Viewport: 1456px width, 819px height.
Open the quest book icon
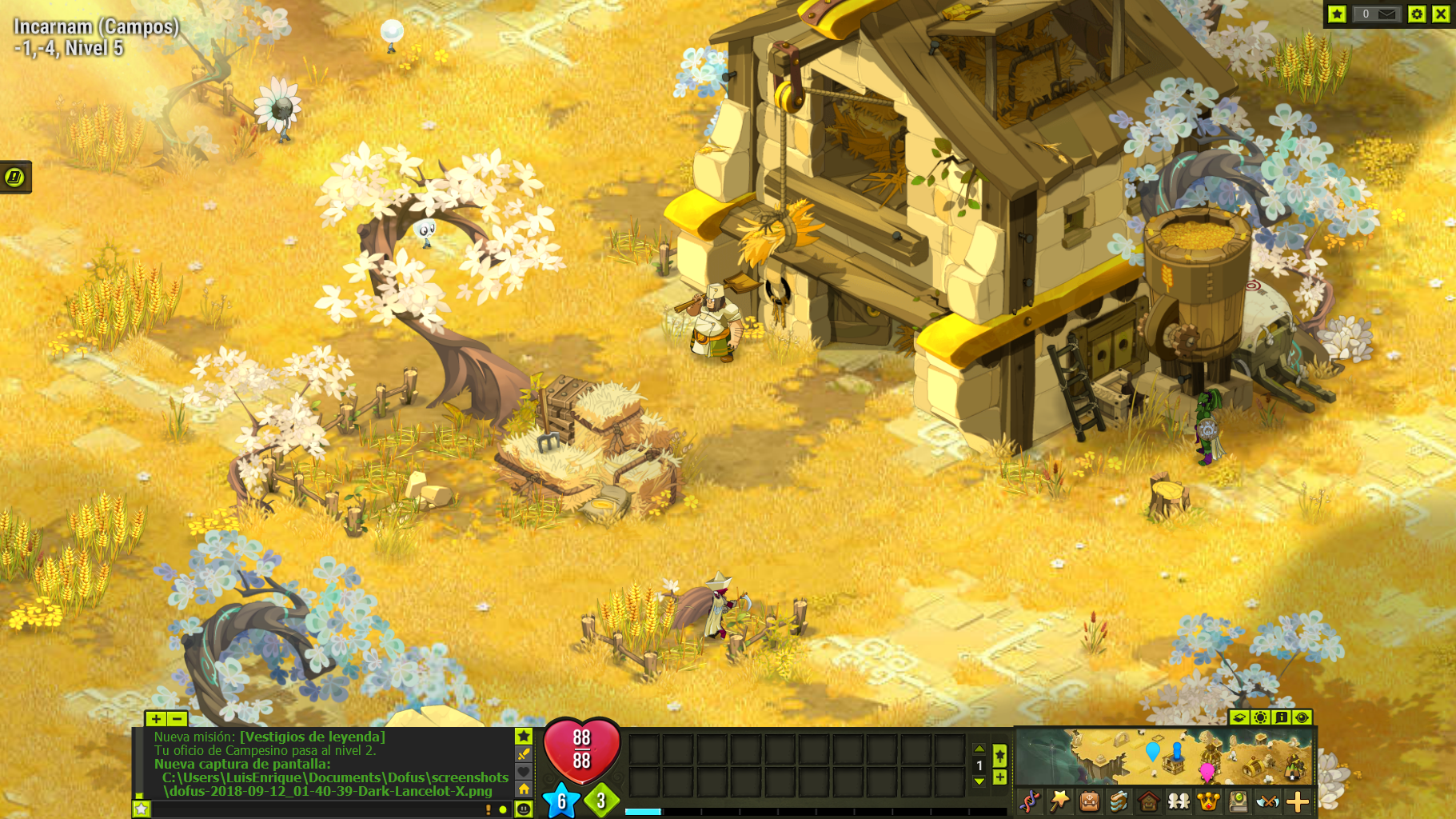coord(1119,801)
